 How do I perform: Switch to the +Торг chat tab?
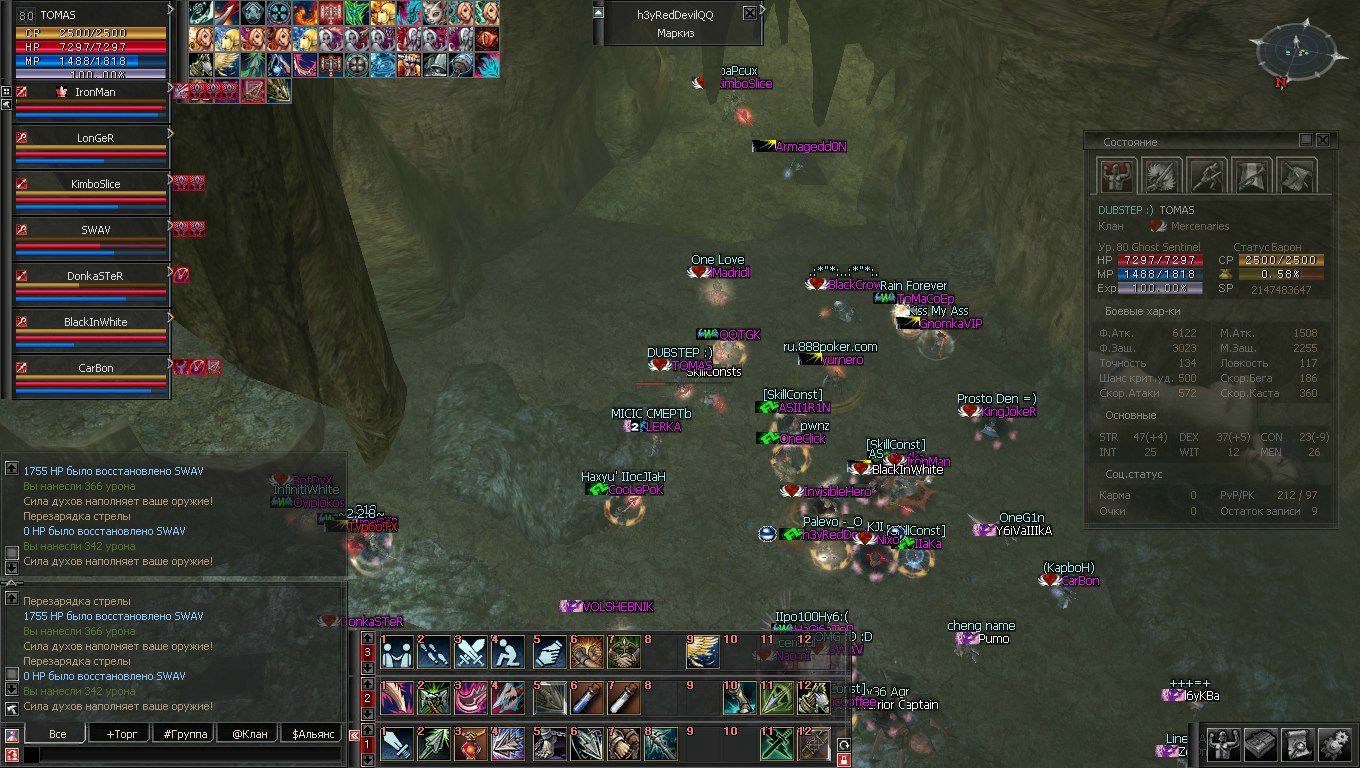[x=121, y=734]
